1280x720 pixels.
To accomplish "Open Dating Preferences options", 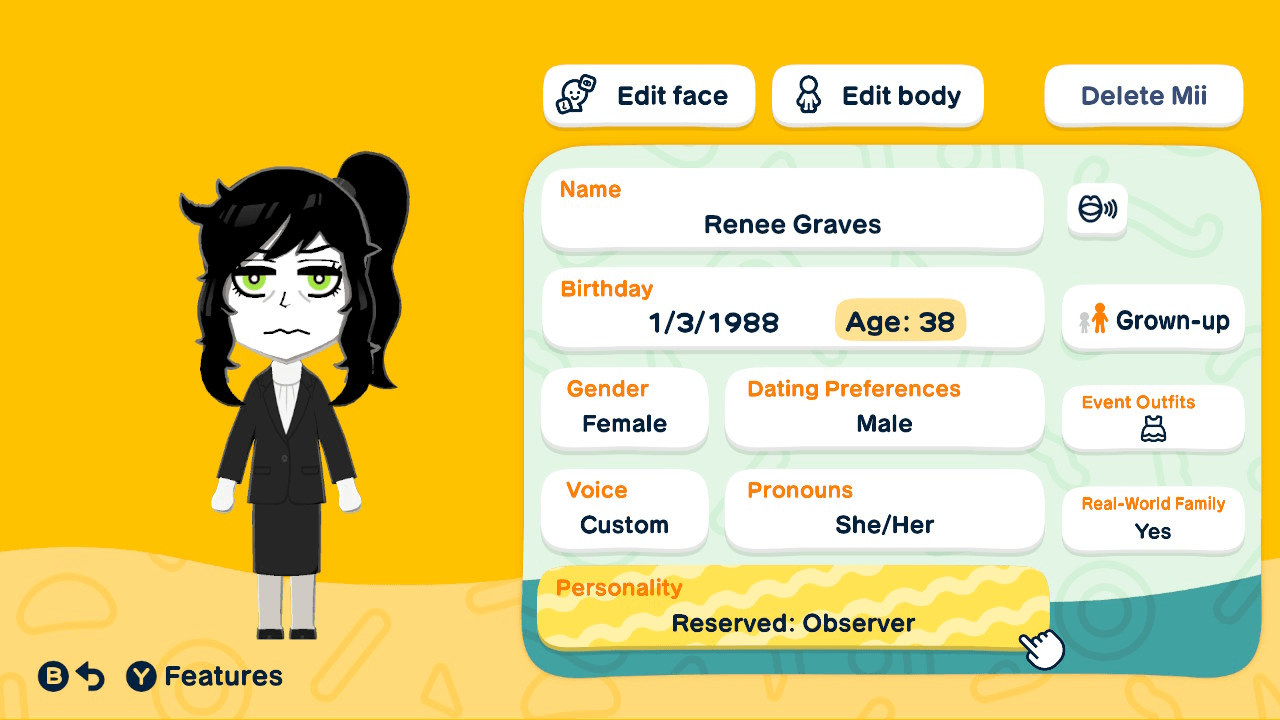I will click(883, 408).
